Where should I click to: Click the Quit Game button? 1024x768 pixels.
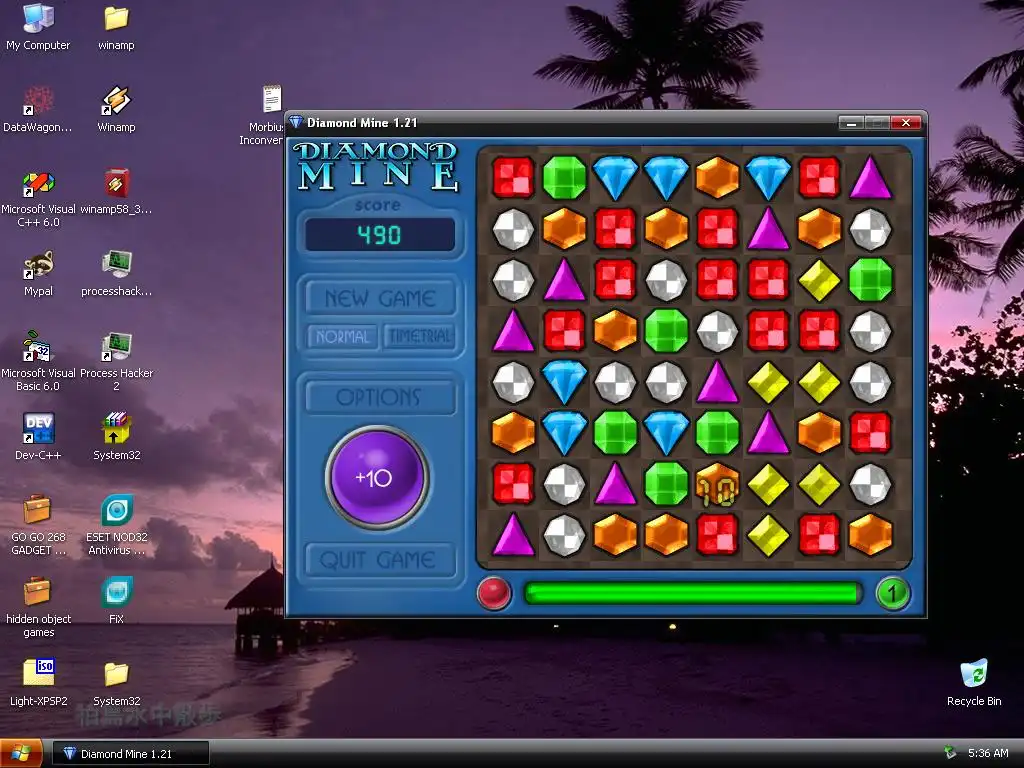(x=379, y=560)
